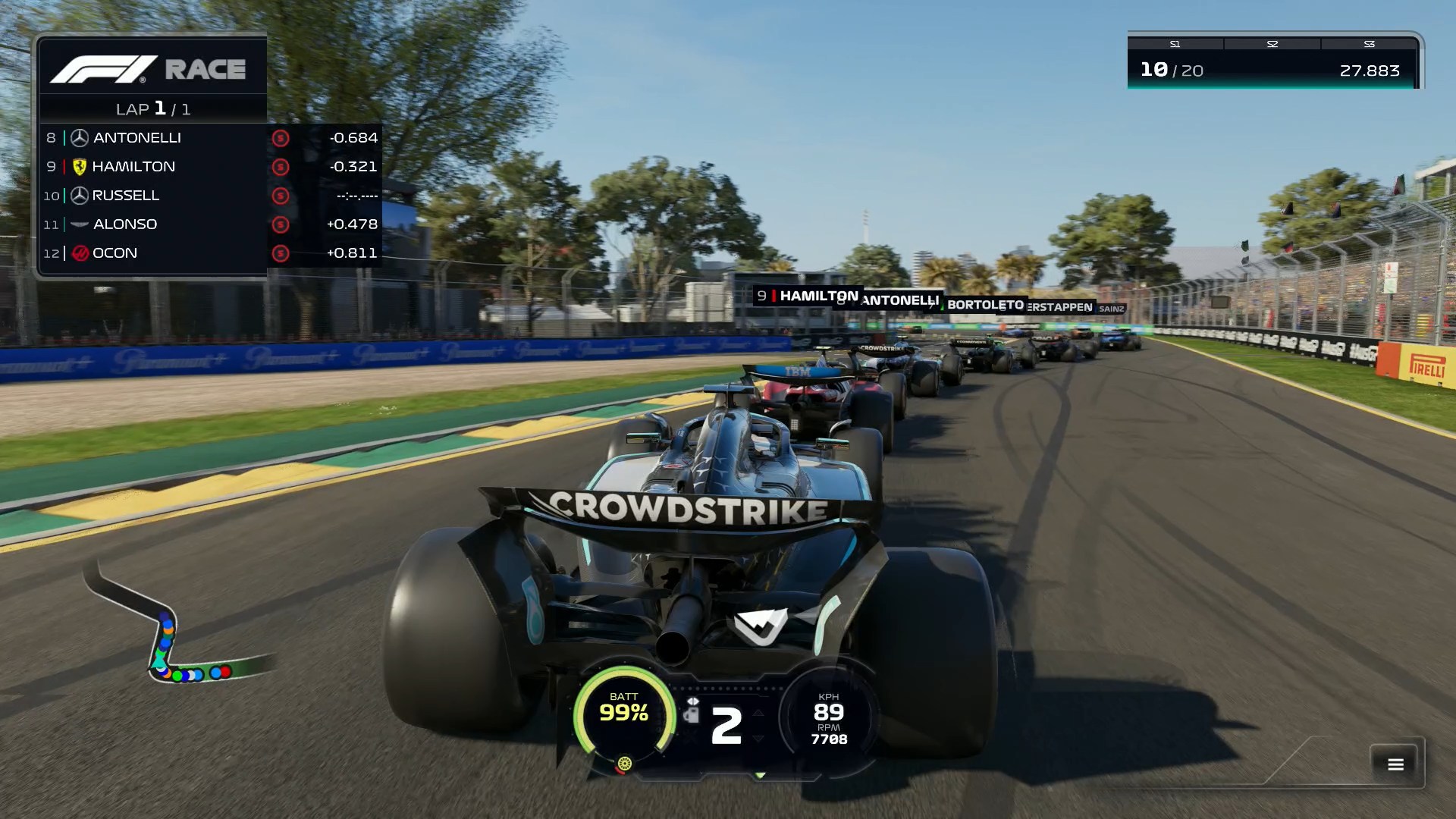The width and height of the screenshot is (1456, 819).
Task: Select the tyre wear wheel icon below BATT gauge
Action: [625, 764]
